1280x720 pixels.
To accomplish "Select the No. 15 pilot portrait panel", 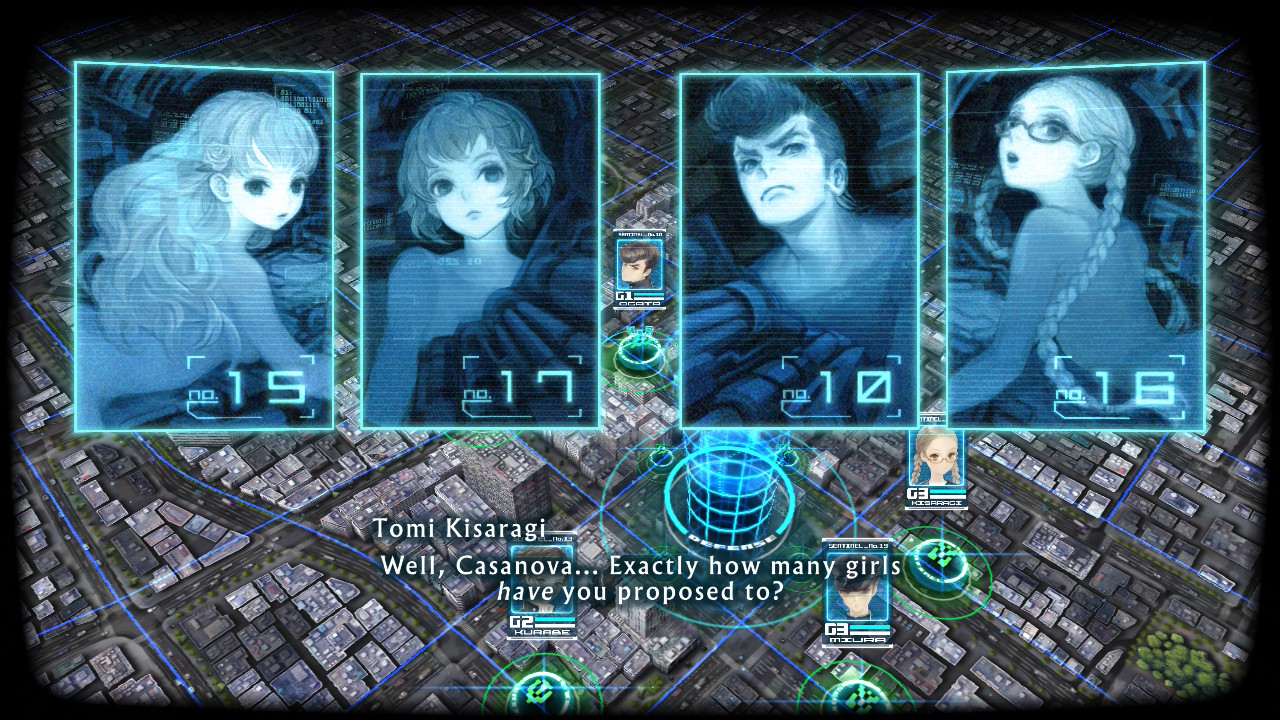I will tap(204, 245).
